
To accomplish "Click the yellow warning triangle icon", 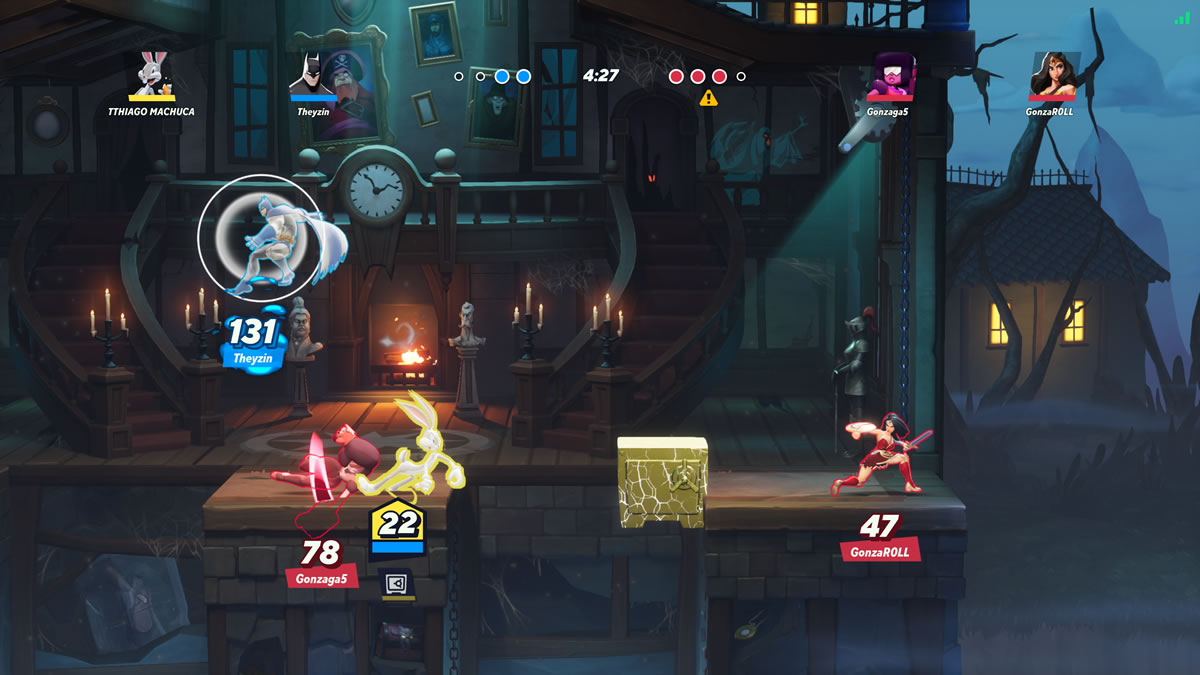I will pyautogui.click(x=708, y=98).
